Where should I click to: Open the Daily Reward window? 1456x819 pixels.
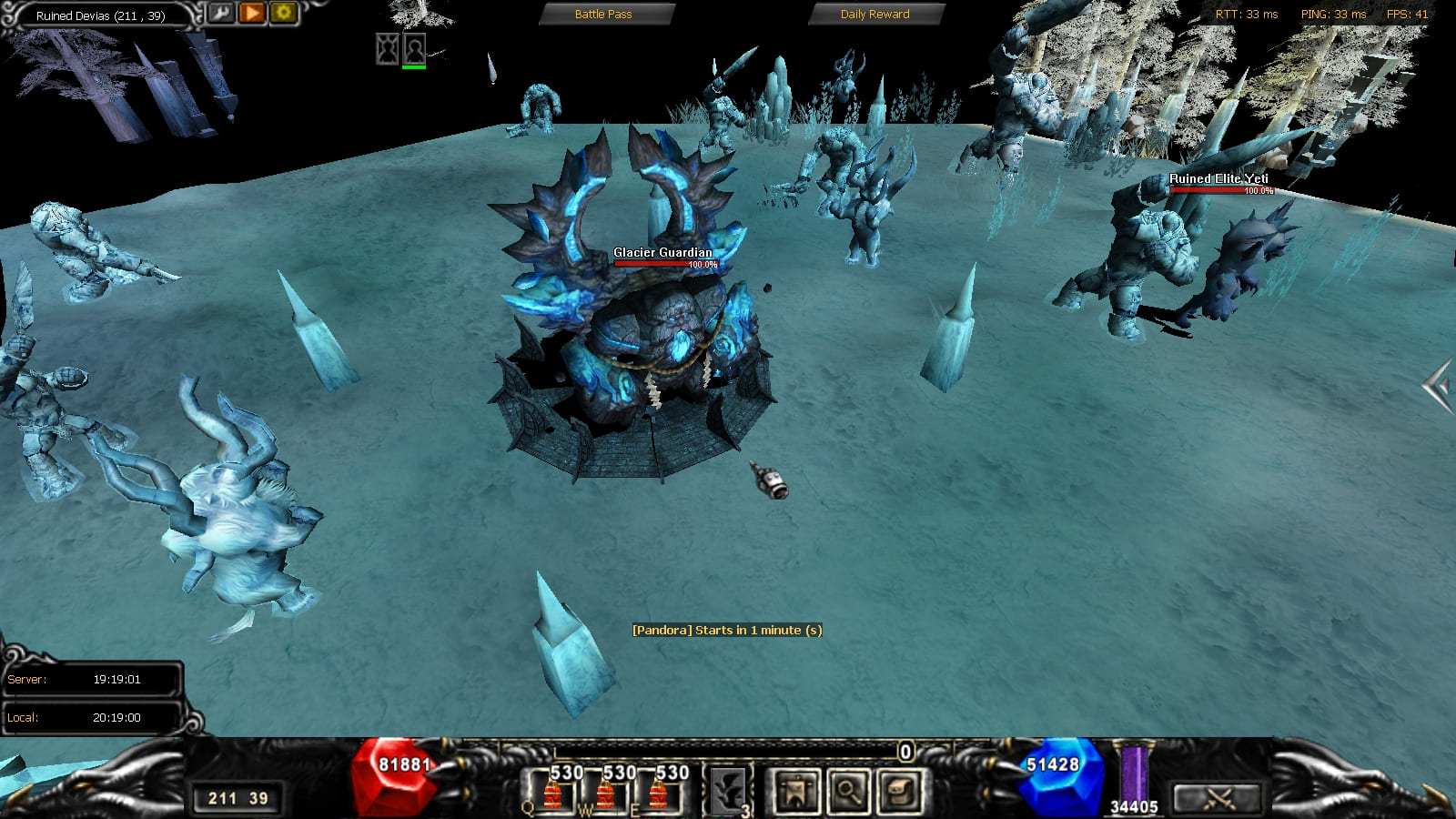(875, 15)
